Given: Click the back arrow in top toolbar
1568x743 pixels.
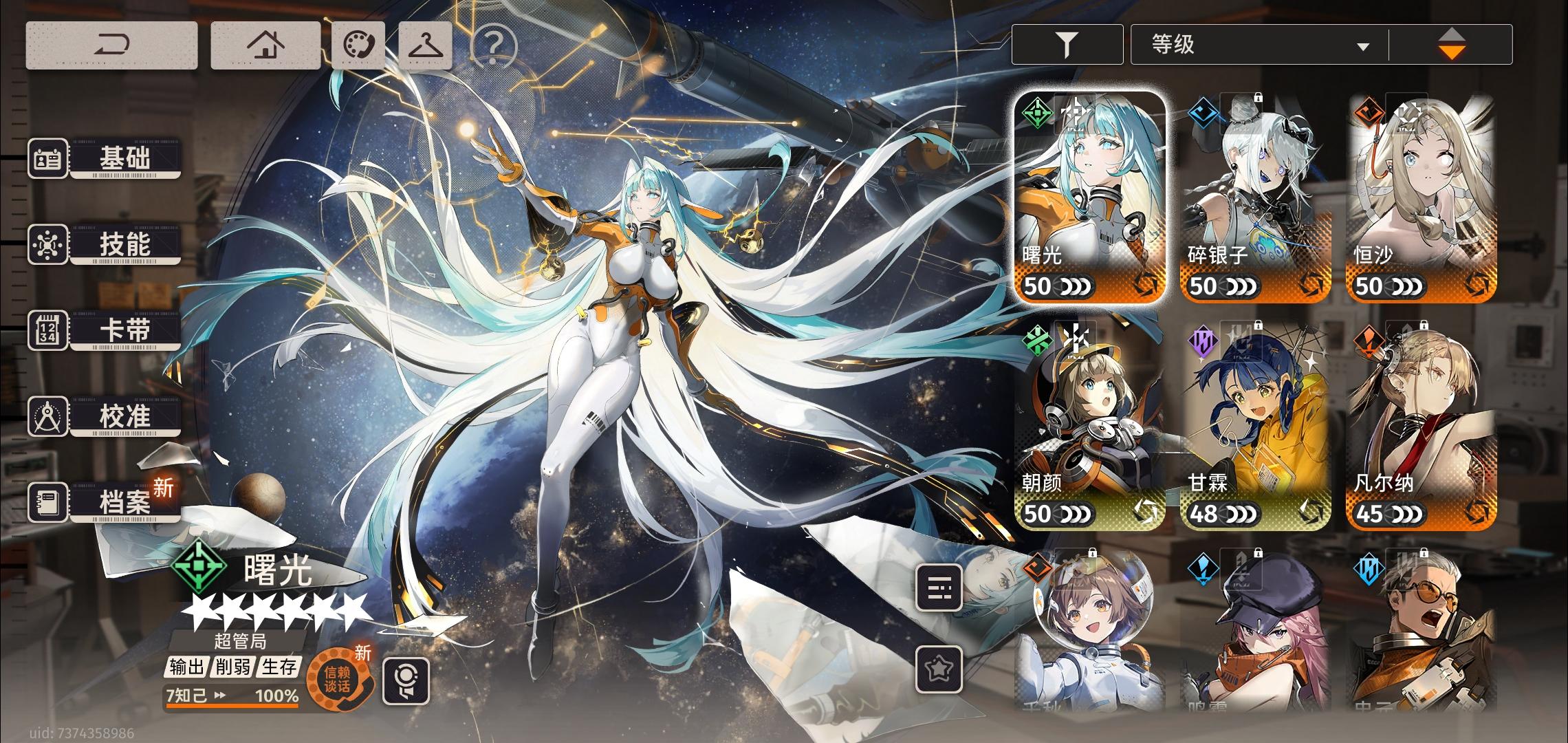Looking at the screenshot, I should click(112, 45).
